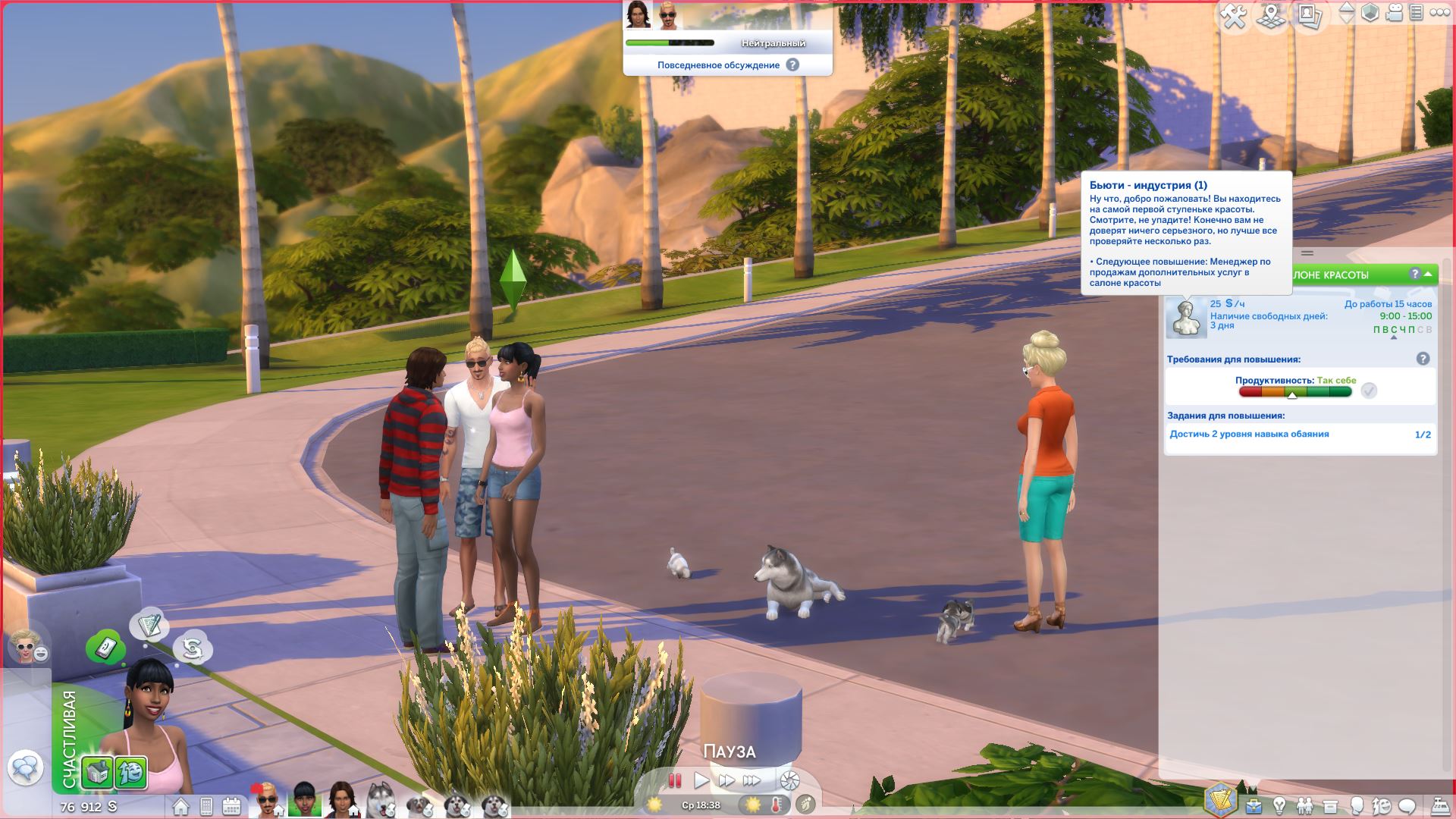Set the game to triple fast-forward speed
Viewport: 1456px width, 819px height.
tap(752, 780)
